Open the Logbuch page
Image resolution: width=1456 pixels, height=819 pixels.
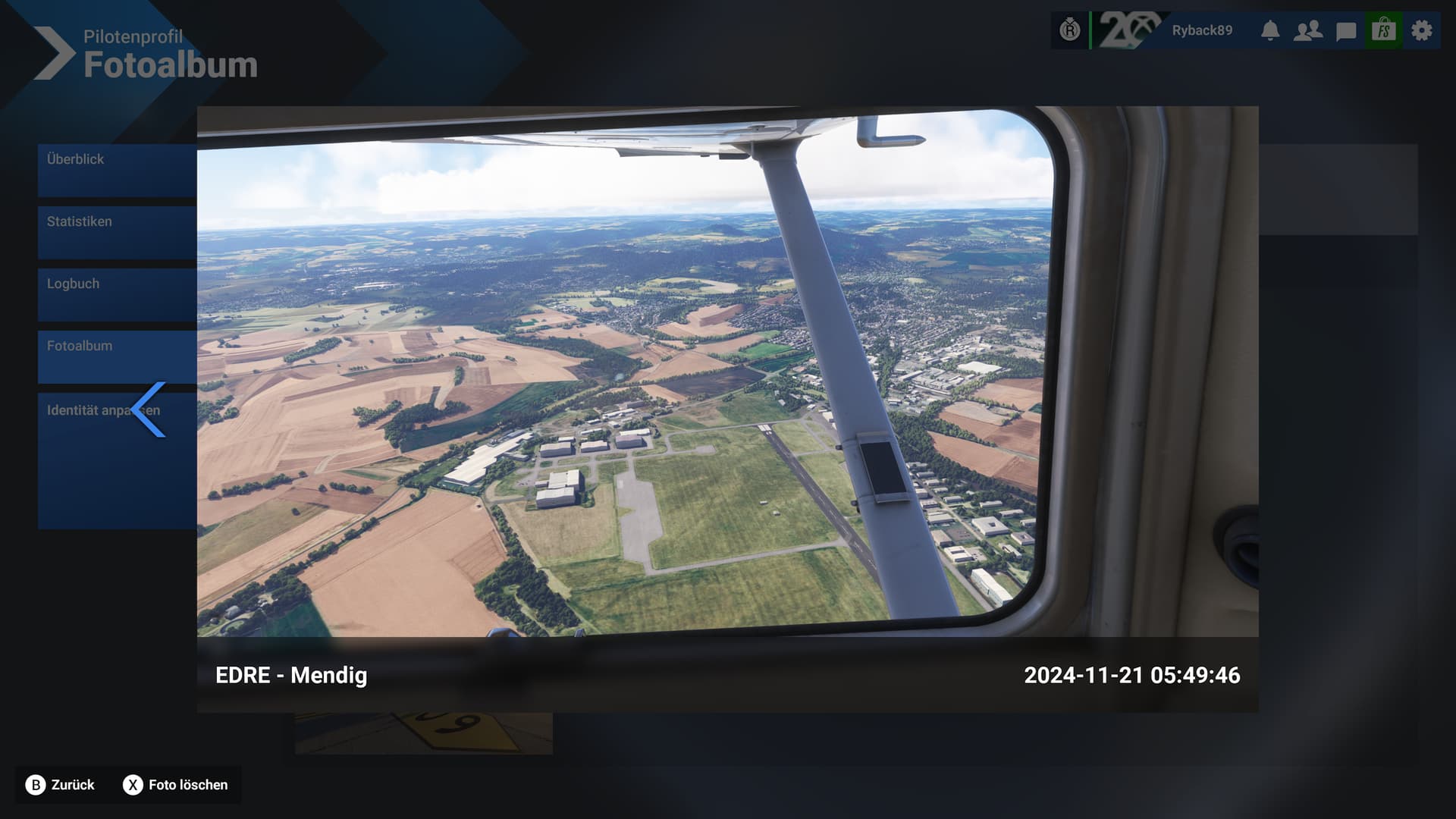pyautogui.click(x=117, y=294)
